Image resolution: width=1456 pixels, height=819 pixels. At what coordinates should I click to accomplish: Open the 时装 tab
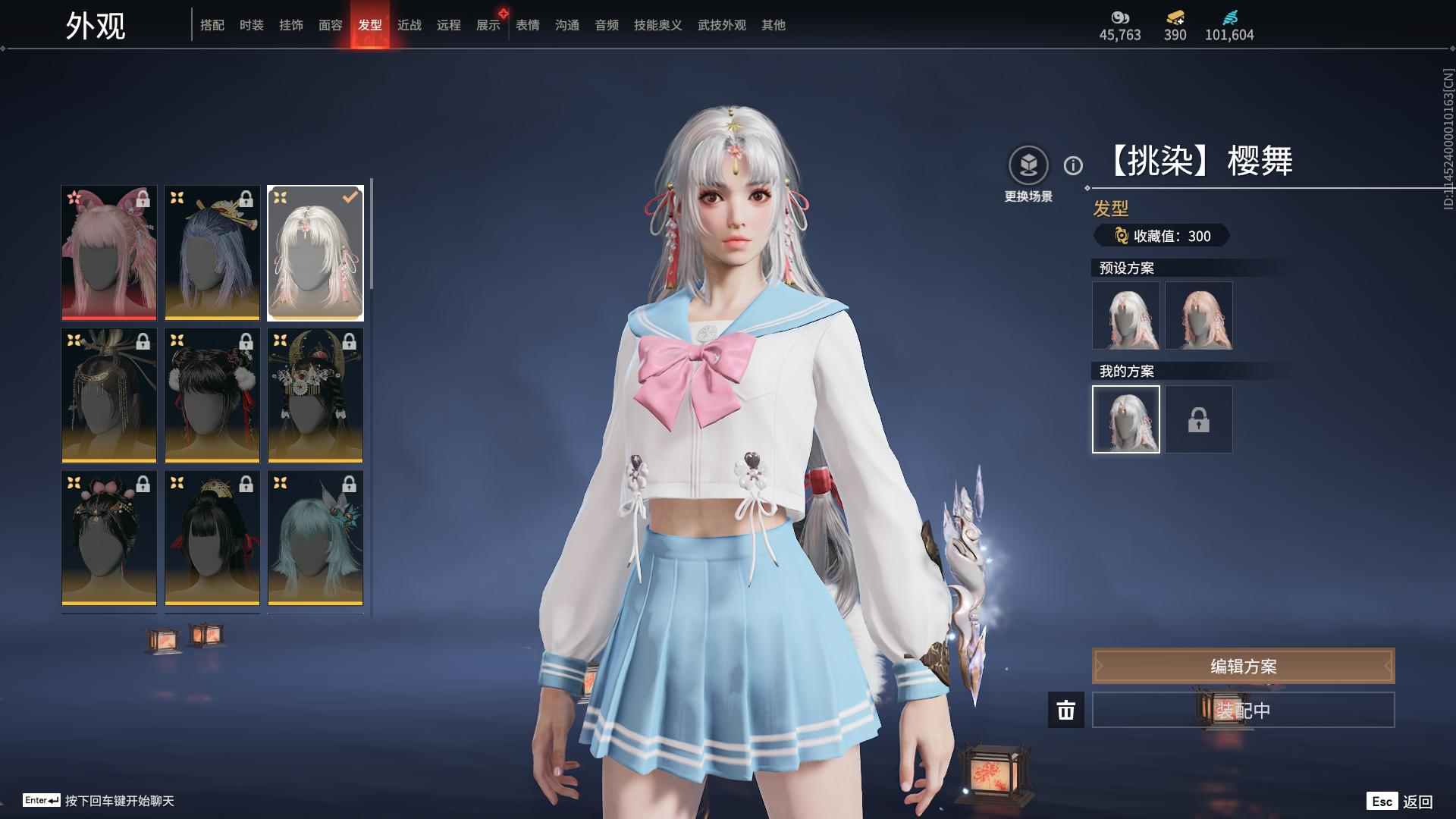point(251,25)
